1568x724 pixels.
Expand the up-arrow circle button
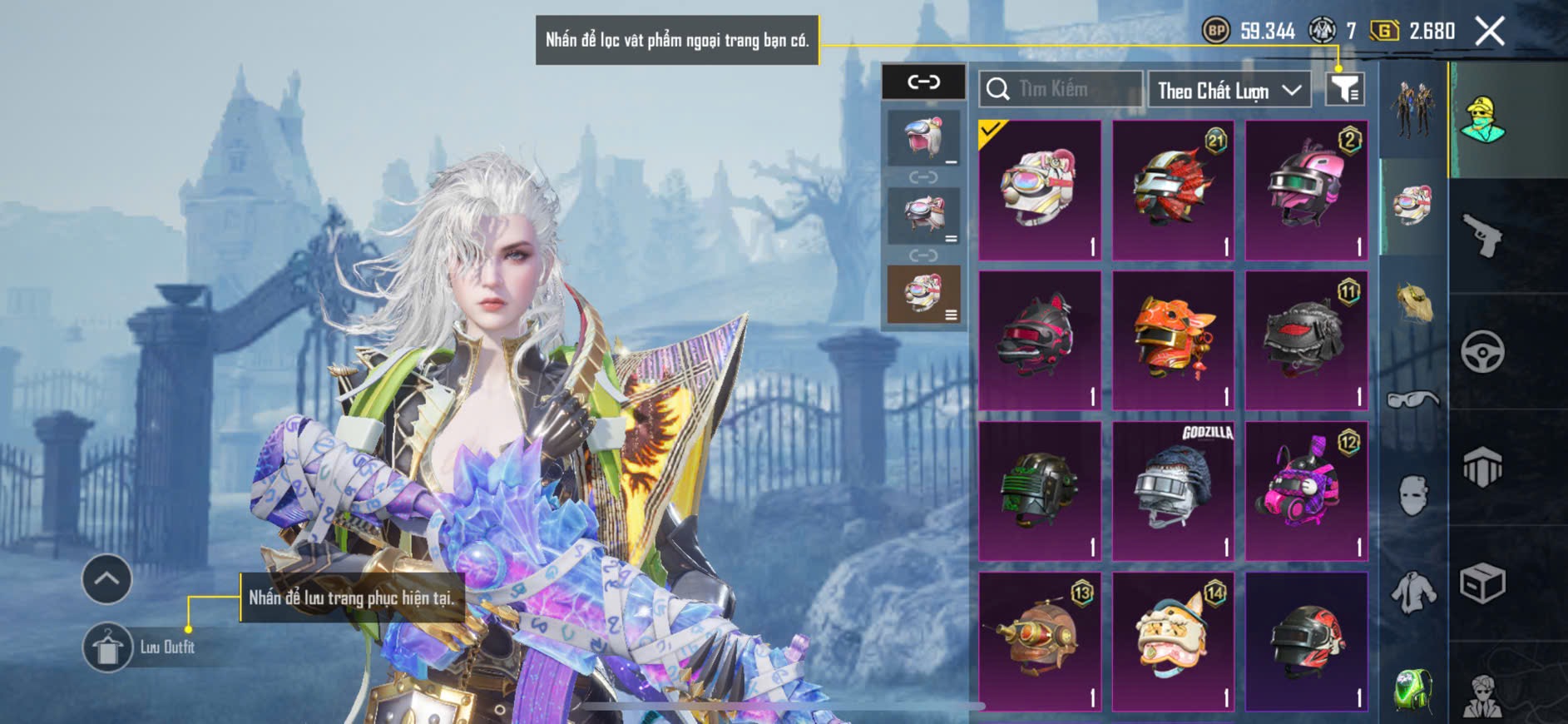[106, 578]
